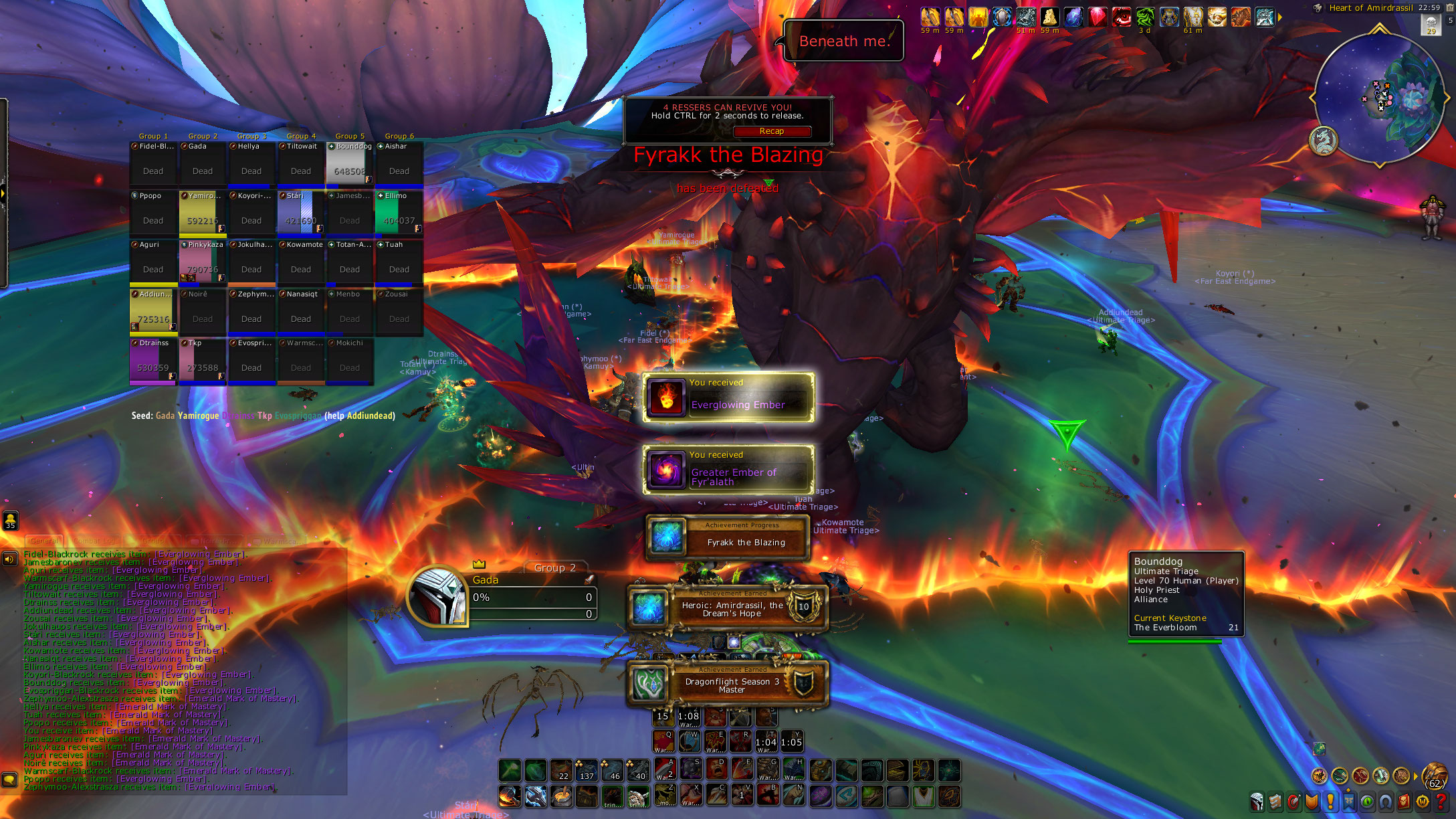
Task: Open the quest log exclamation button
Action: tap(1331, 801)
